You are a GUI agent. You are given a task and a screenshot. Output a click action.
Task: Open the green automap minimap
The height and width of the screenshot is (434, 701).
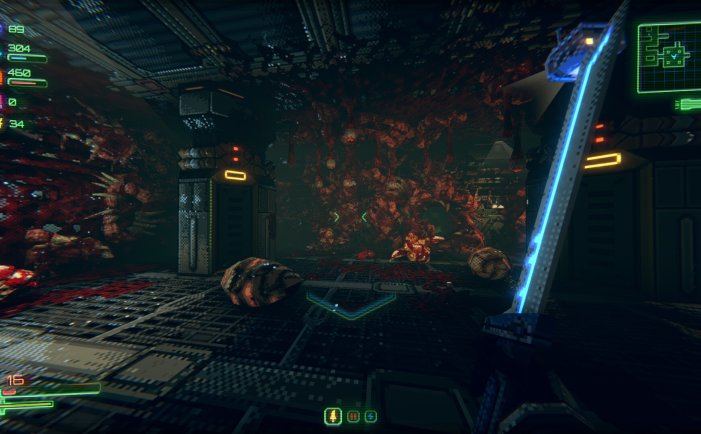pyautogui.click(x=667, y=57)
